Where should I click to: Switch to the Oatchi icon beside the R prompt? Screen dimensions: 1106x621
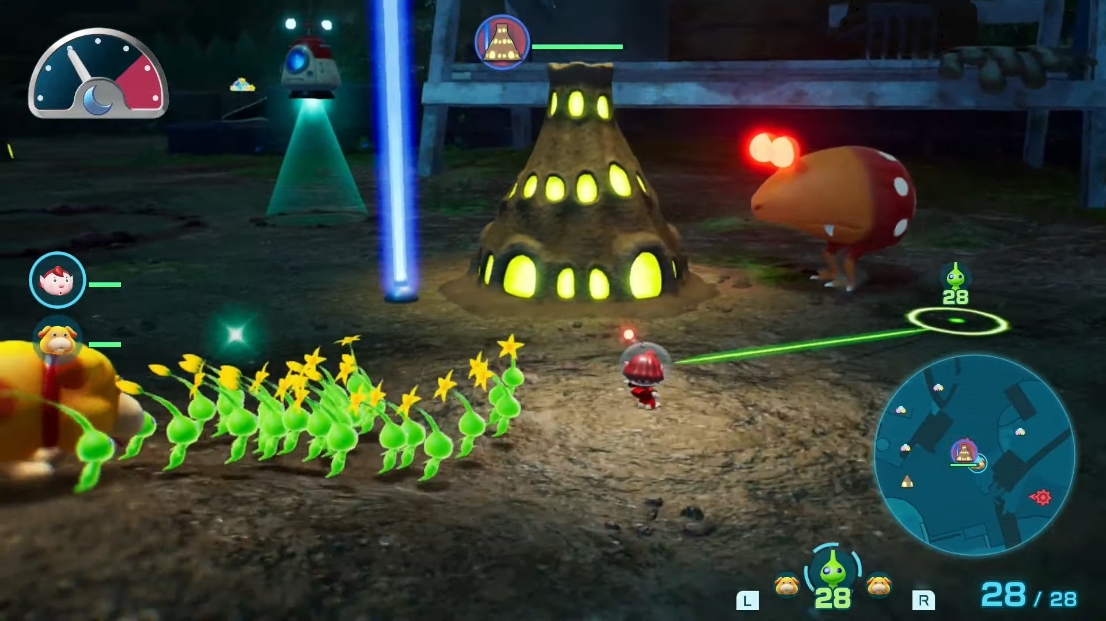[x=879, y=584]
